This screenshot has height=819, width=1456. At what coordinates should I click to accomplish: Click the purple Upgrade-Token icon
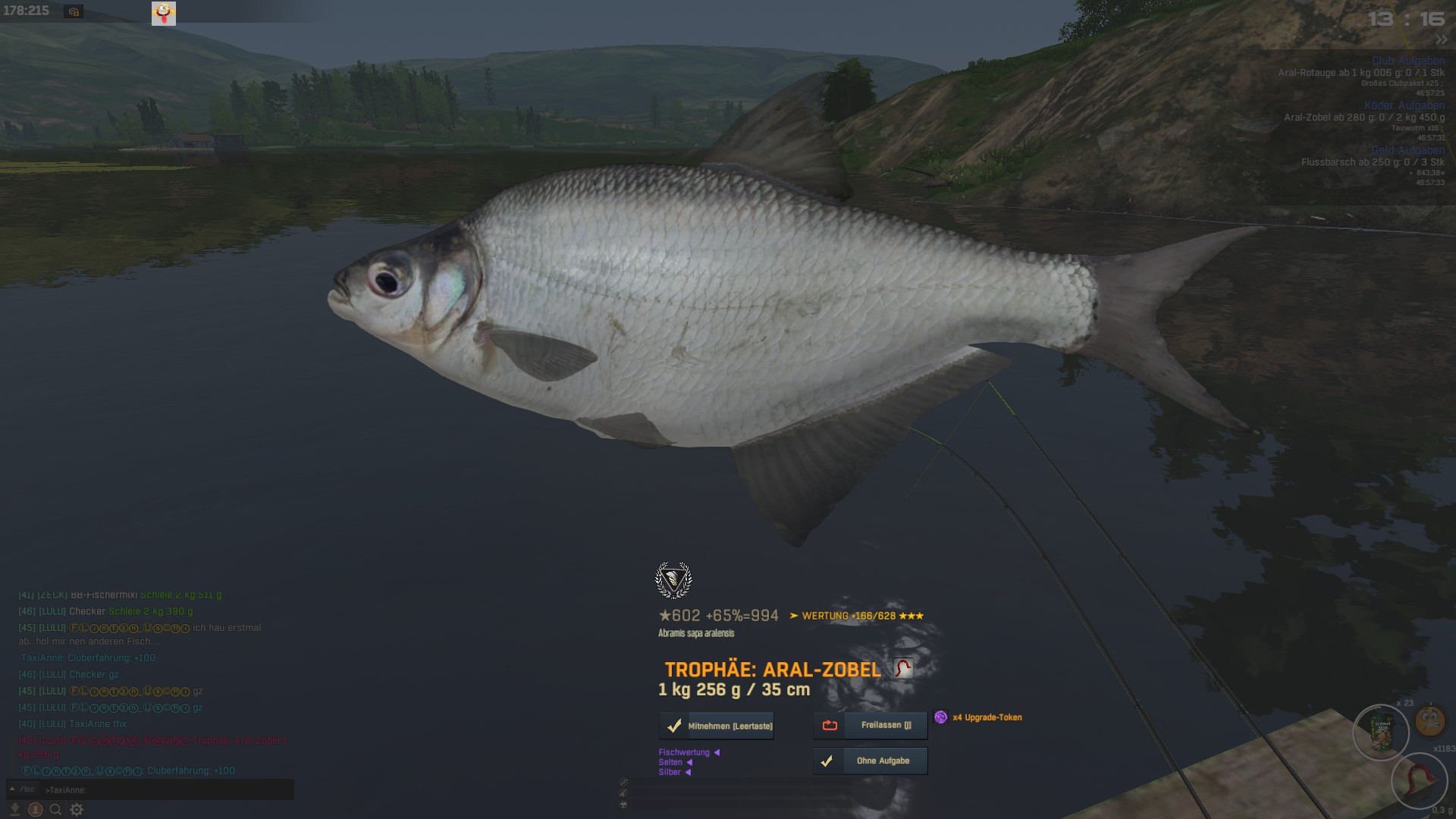940,717
